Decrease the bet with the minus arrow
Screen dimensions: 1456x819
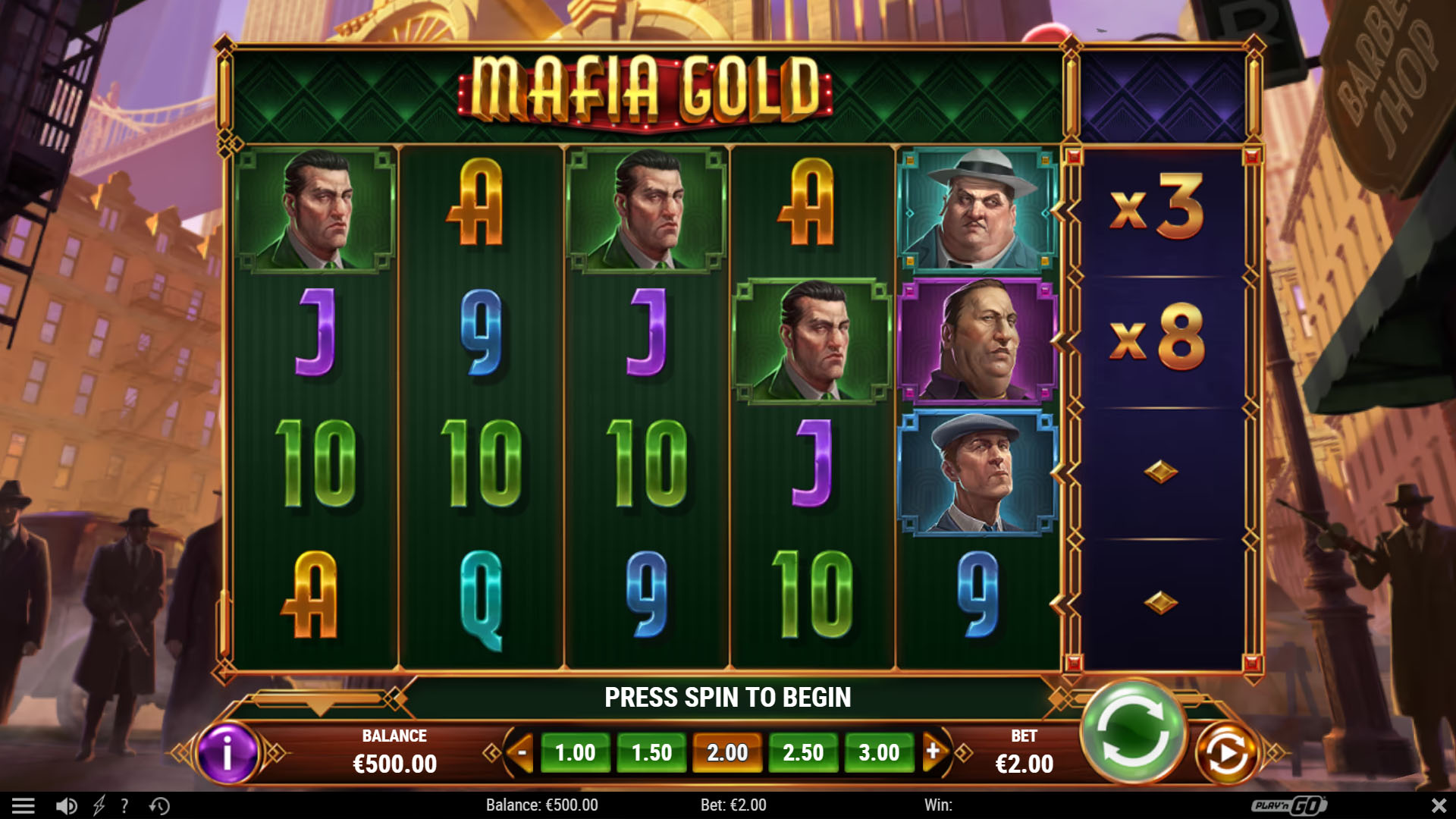522,752
